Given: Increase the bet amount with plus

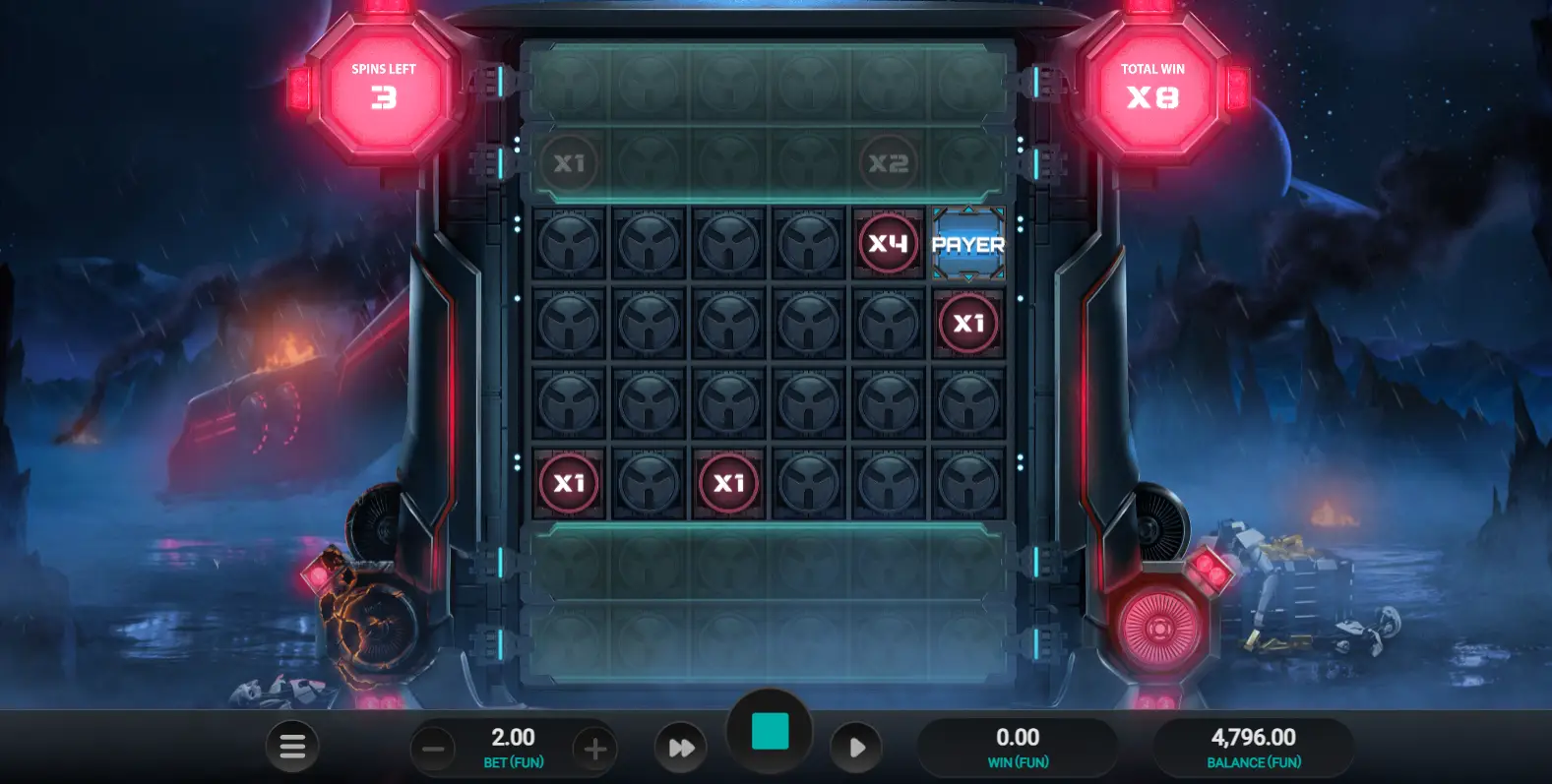Looking at the screenshot, I should 594,749.
